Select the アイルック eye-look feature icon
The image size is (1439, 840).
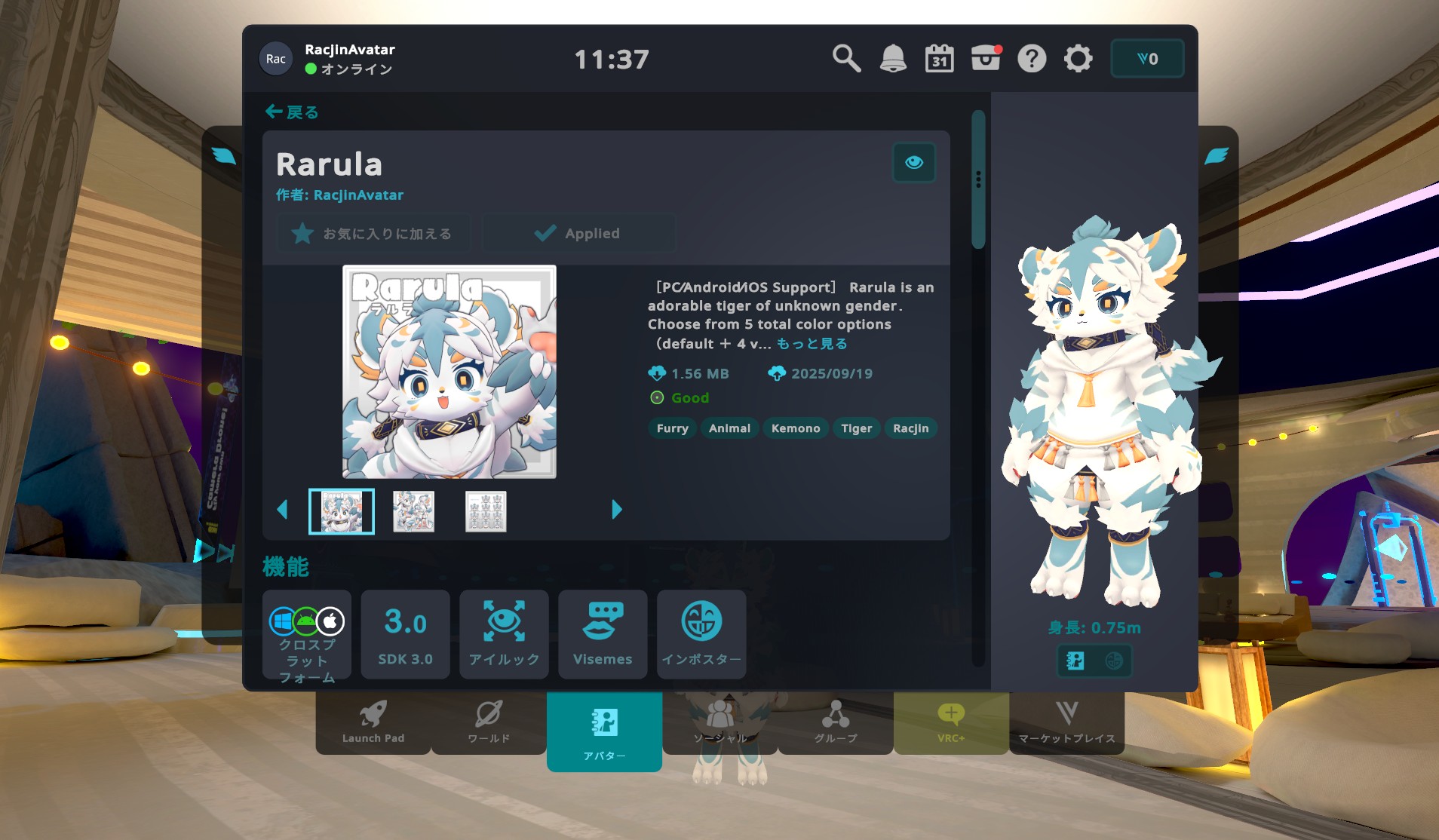[504, 633]
